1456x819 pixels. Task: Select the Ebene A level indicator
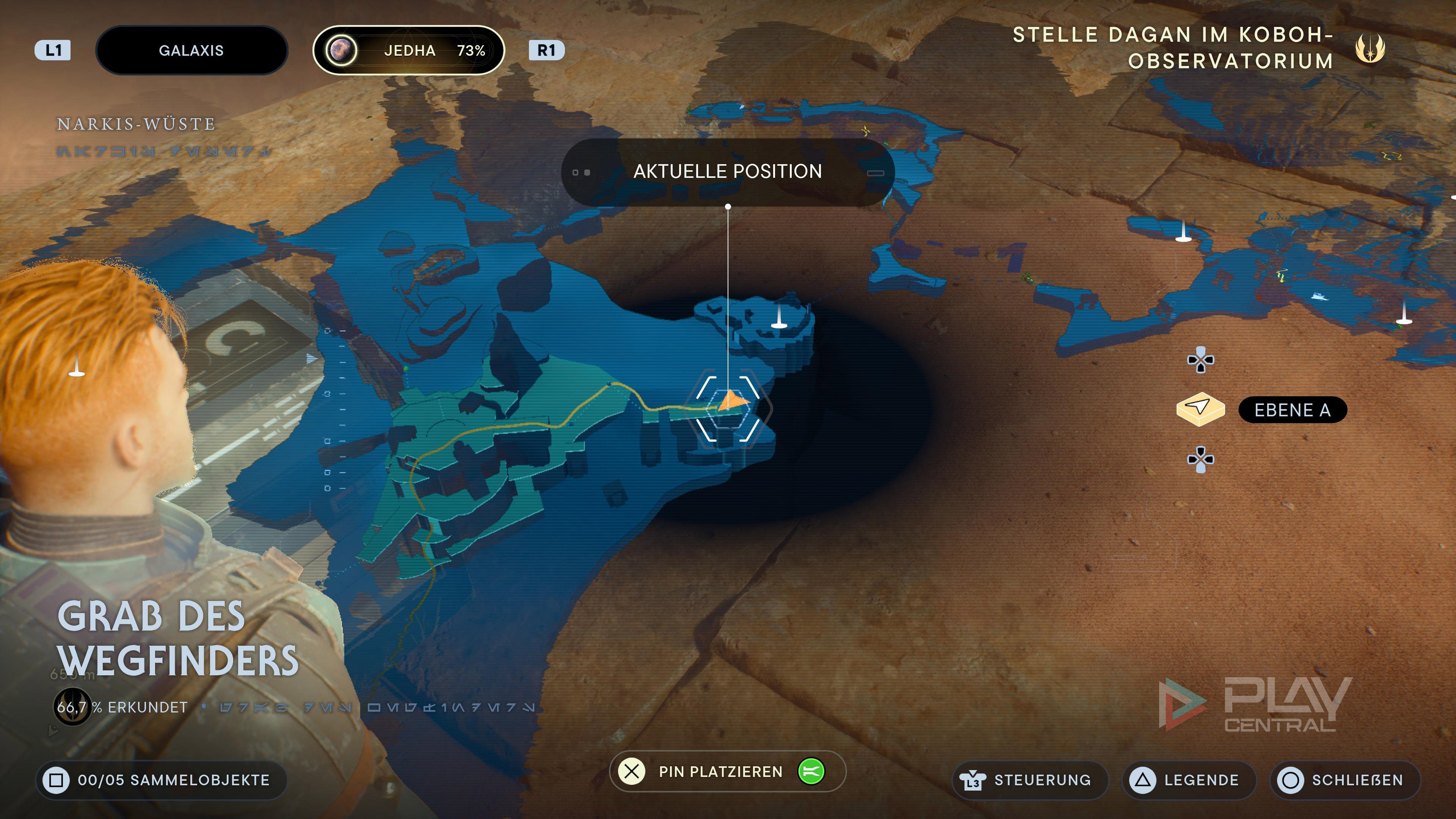click(x=1292, y=410)
